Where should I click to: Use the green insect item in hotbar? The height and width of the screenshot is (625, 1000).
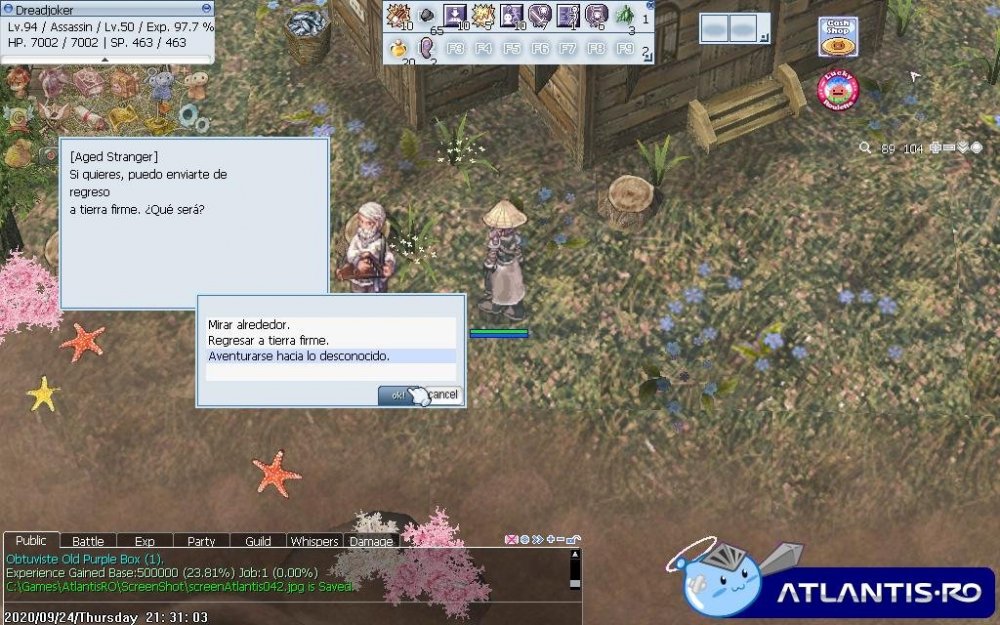pos(625,15)
